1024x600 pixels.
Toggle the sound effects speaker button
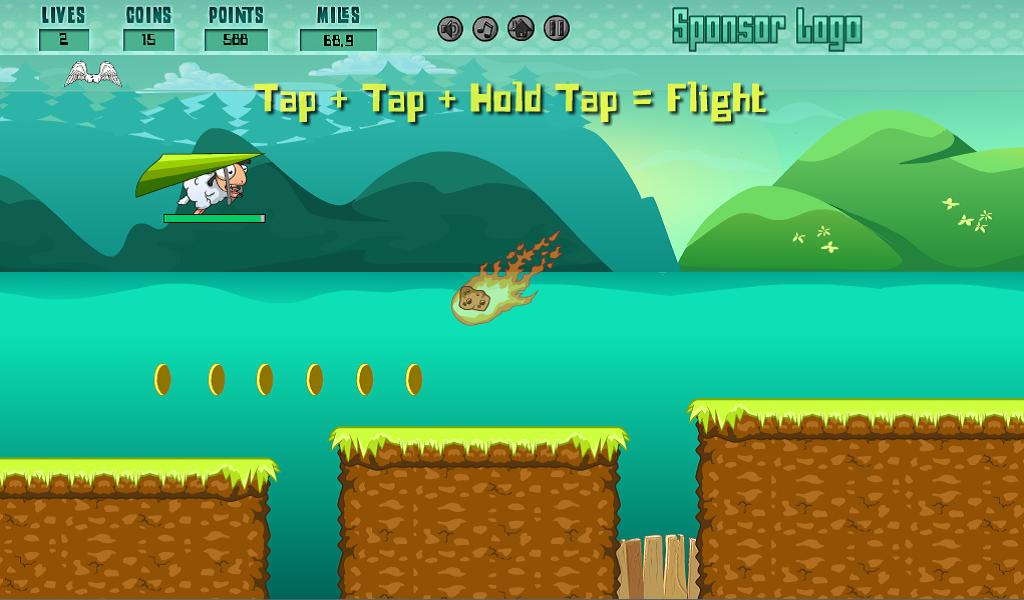click(450, 29)
